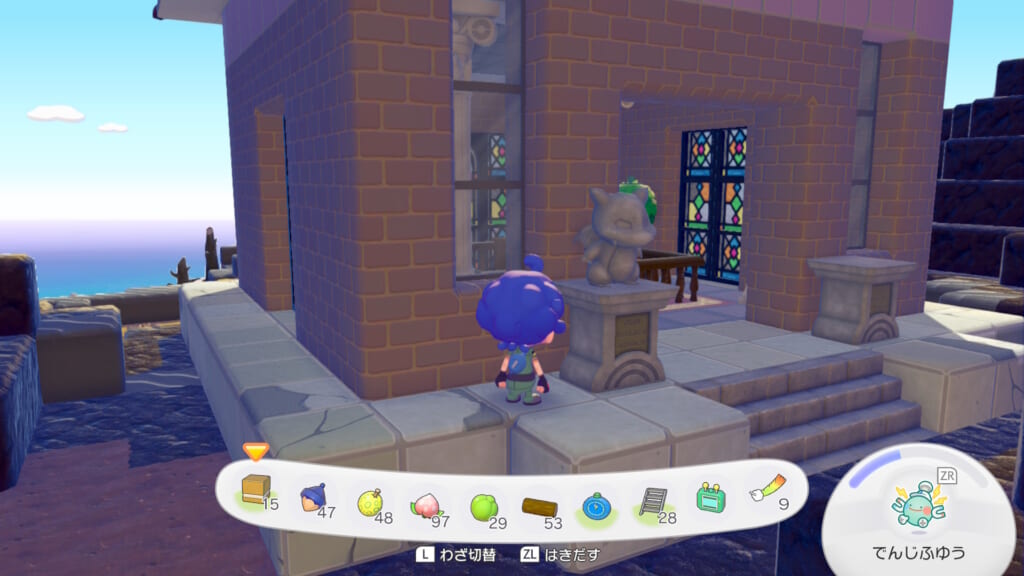Image resolution: width=1024 pixels, height=576 pixels.
Task: Select the yellow spotted fruit slot
Action: (x=370, y=498)
